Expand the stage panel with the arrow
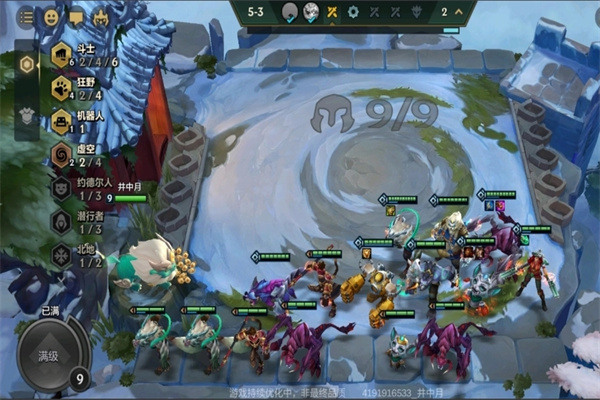This screenshot has height=400, width=600. click(x=459, y=12)
